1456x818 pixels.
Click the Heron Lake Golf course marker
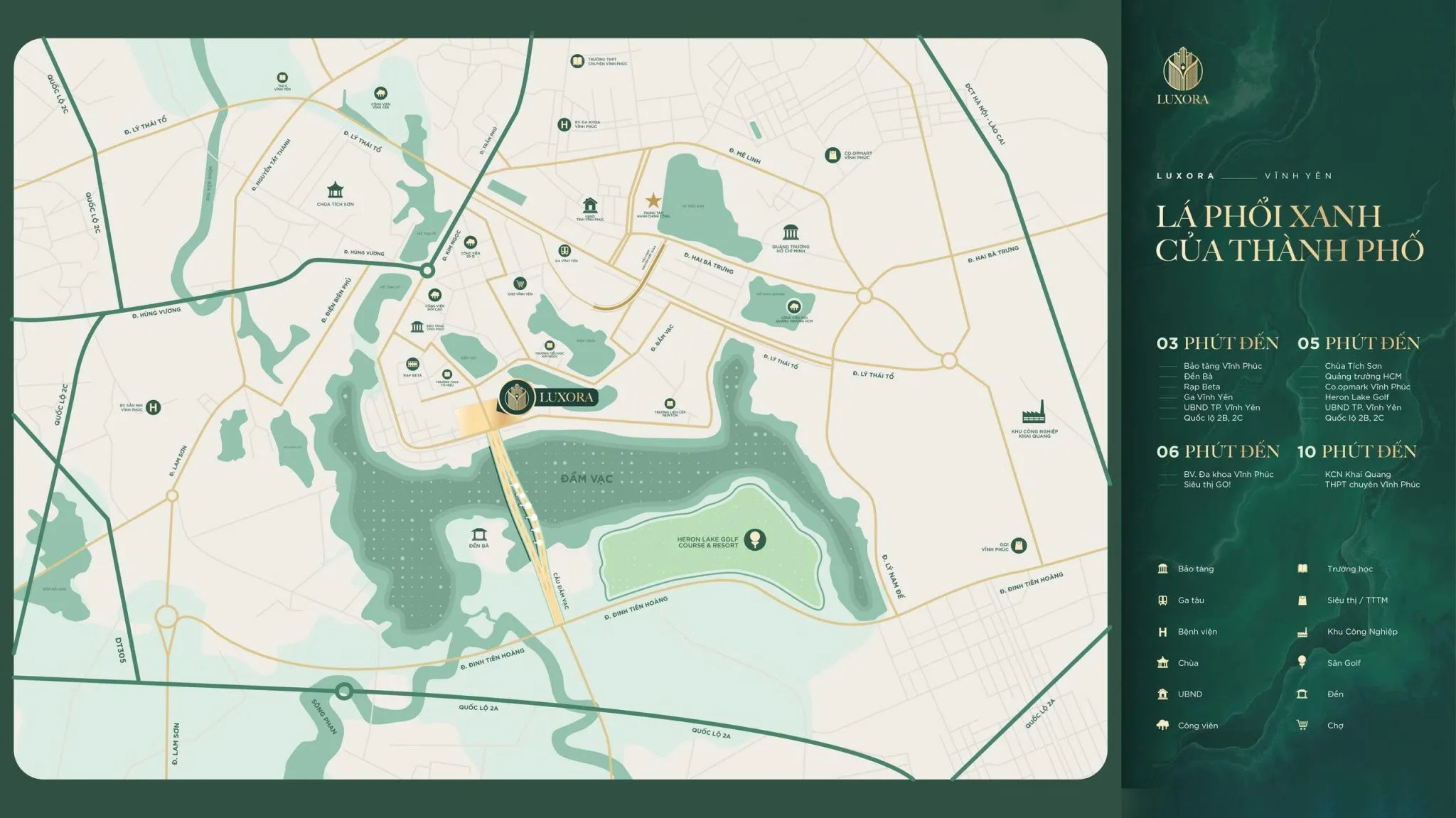754,539
